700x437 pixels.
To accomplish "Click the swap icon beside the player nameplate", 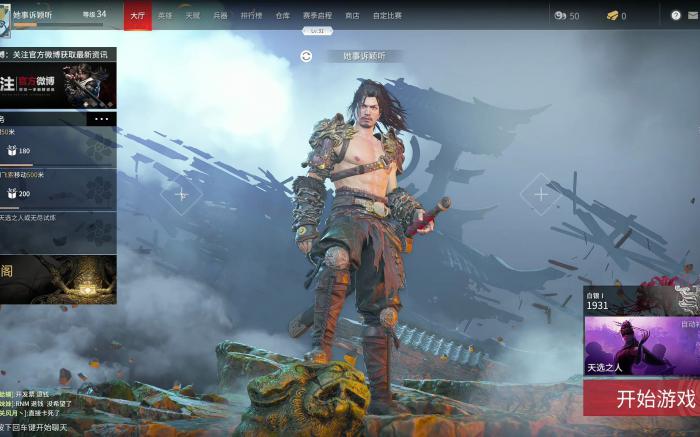I will [x=306, y=56].
